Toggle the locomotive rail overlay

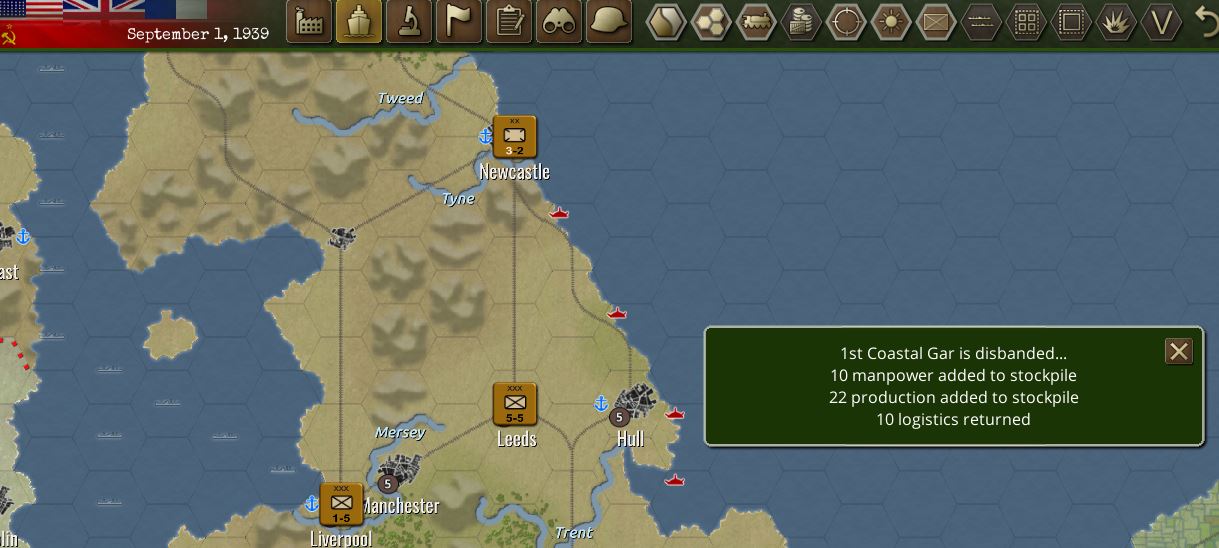(x=757, y=21)
